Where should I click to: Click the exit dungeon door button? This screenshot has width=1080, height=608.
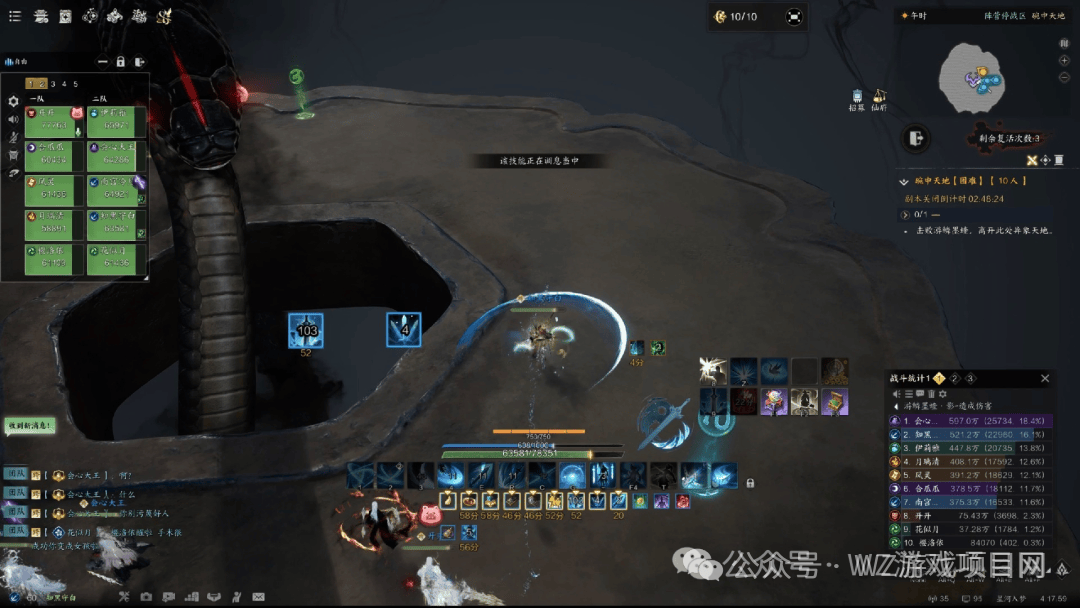click(915, 138)
